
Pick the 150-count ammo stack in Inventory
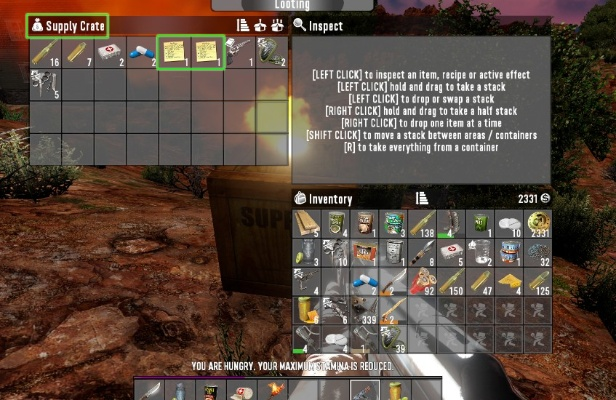pyautogui.click(x=453, y=282)
